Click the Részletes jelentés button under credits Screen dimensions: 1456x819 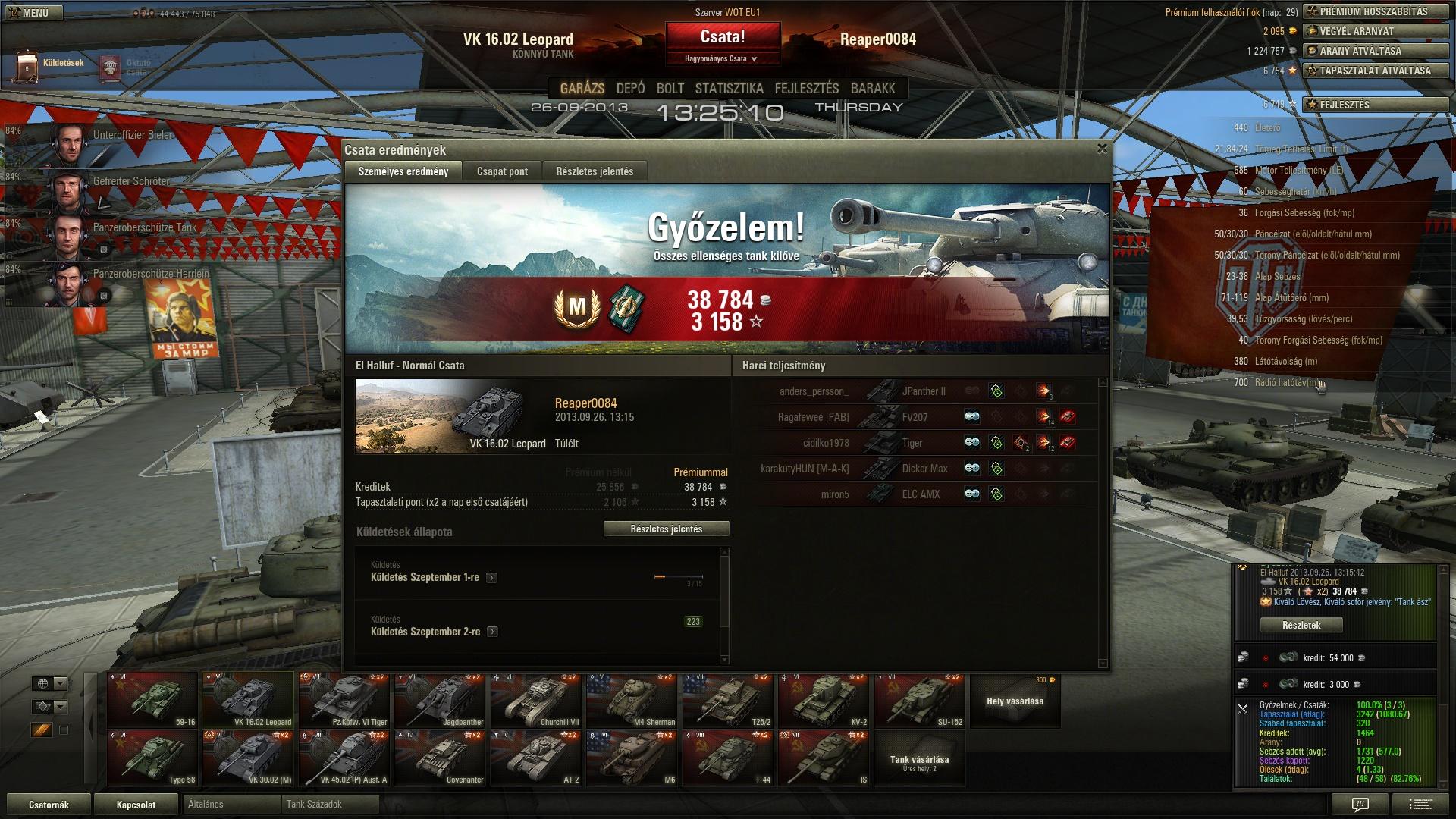pos(666,529)
